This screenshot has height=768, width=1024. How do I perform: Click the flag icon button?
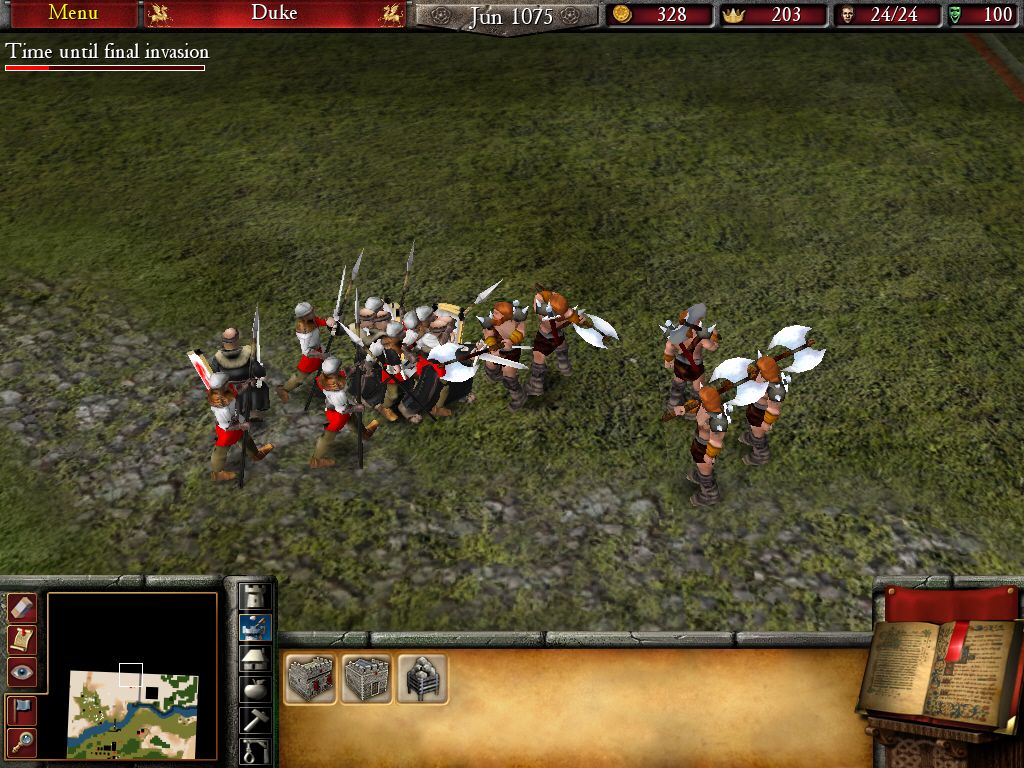click(x=22, y=709)
